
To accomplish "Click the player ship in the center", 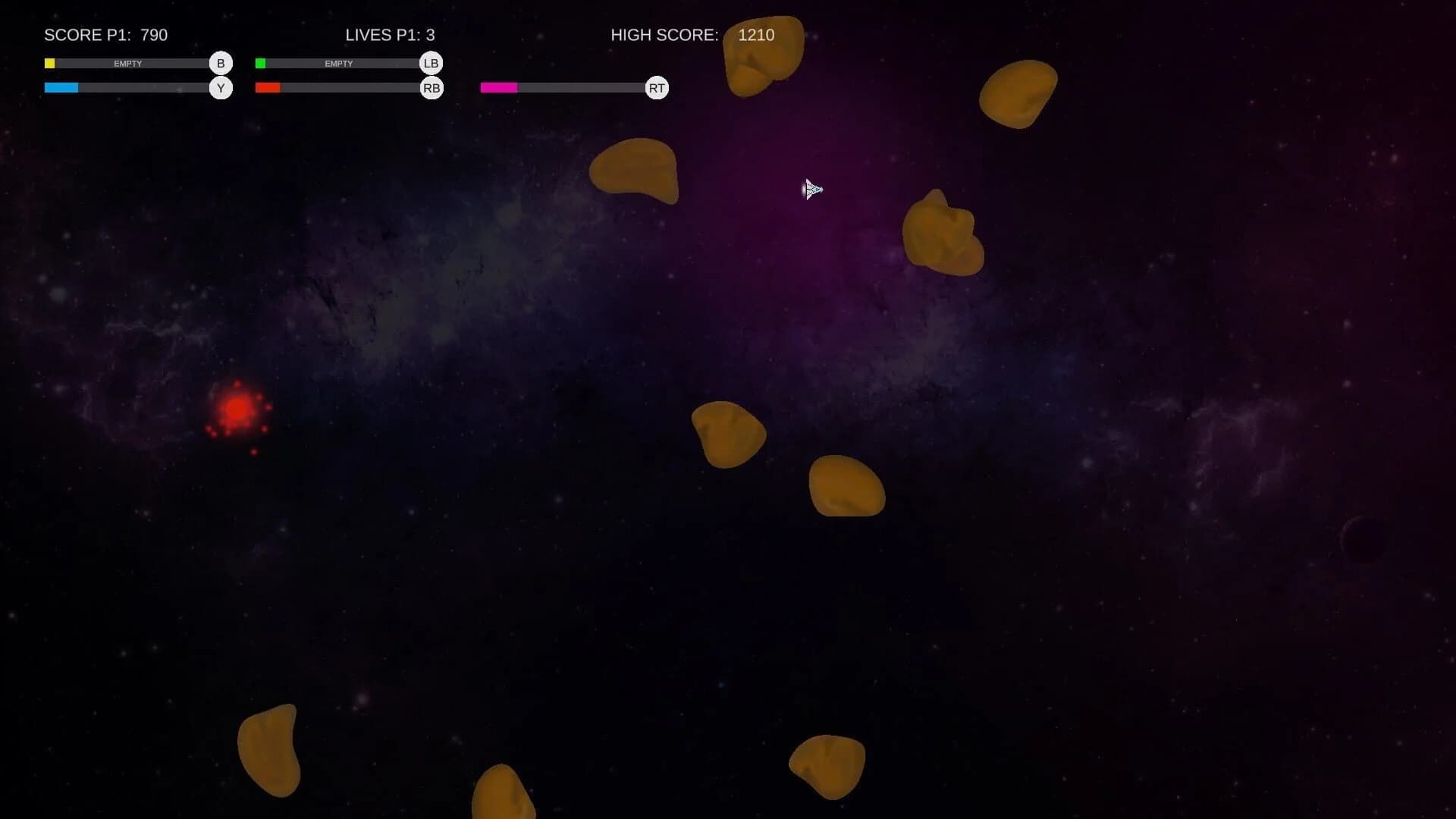I will [812, 190].
